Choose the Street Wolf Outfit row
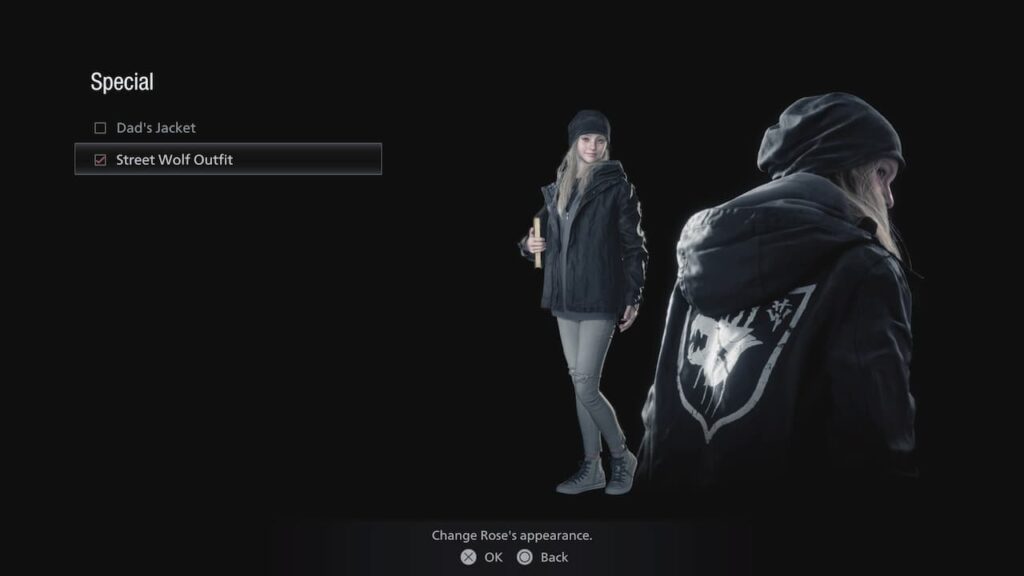The image size is (1024, 576). (228, 159)
